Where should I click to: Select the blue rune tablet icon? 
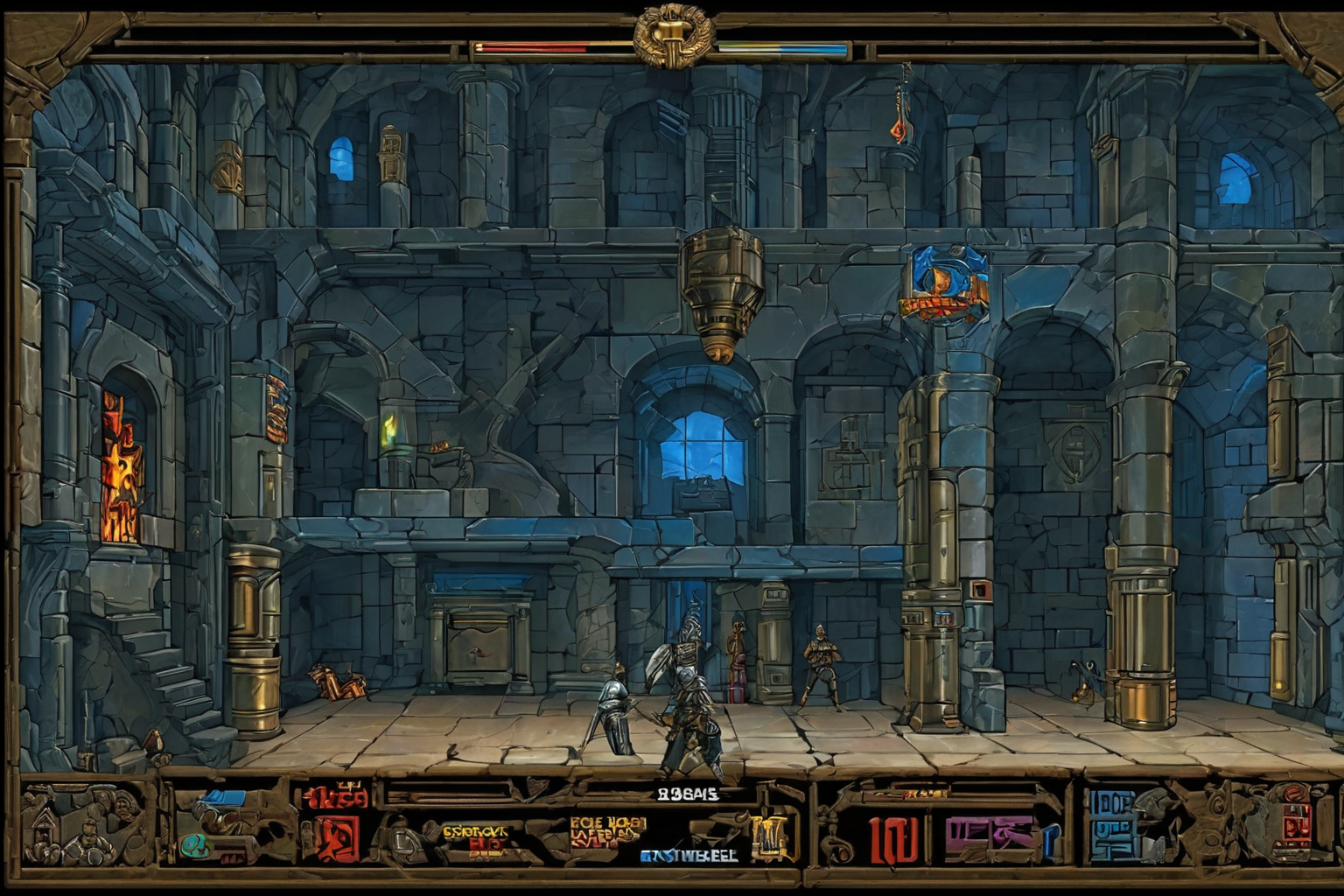click(1112, 828)
